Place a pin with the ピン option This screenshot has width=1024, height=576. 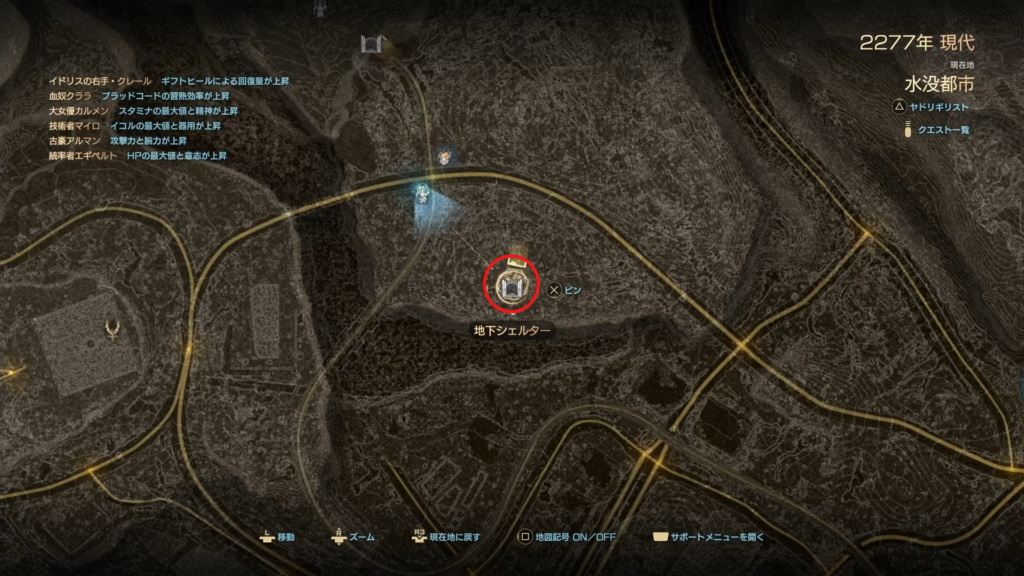point(564,290)
